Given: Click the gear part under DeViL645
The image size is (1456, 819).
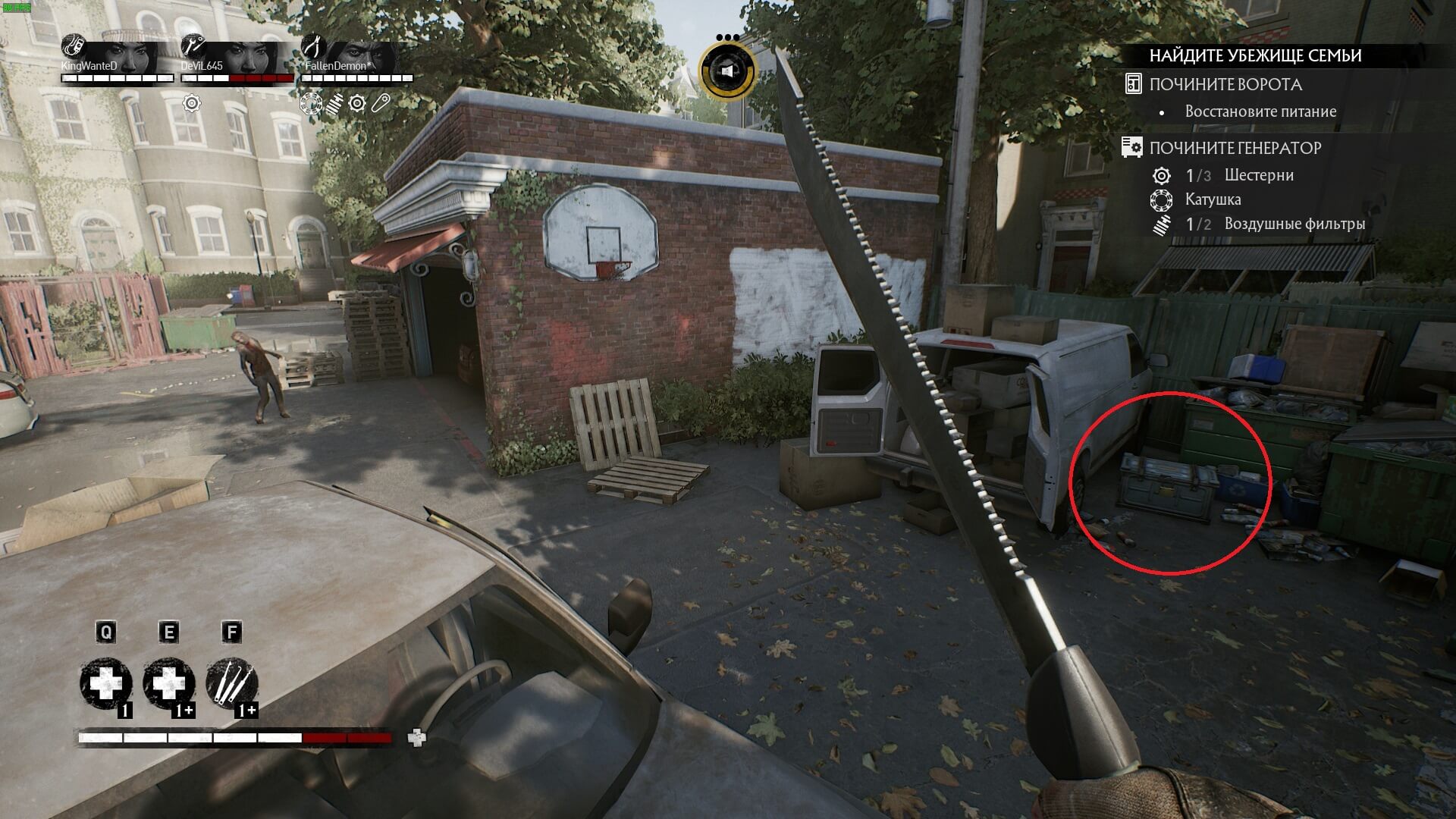Looking at the screenshot, I should 192,103.
